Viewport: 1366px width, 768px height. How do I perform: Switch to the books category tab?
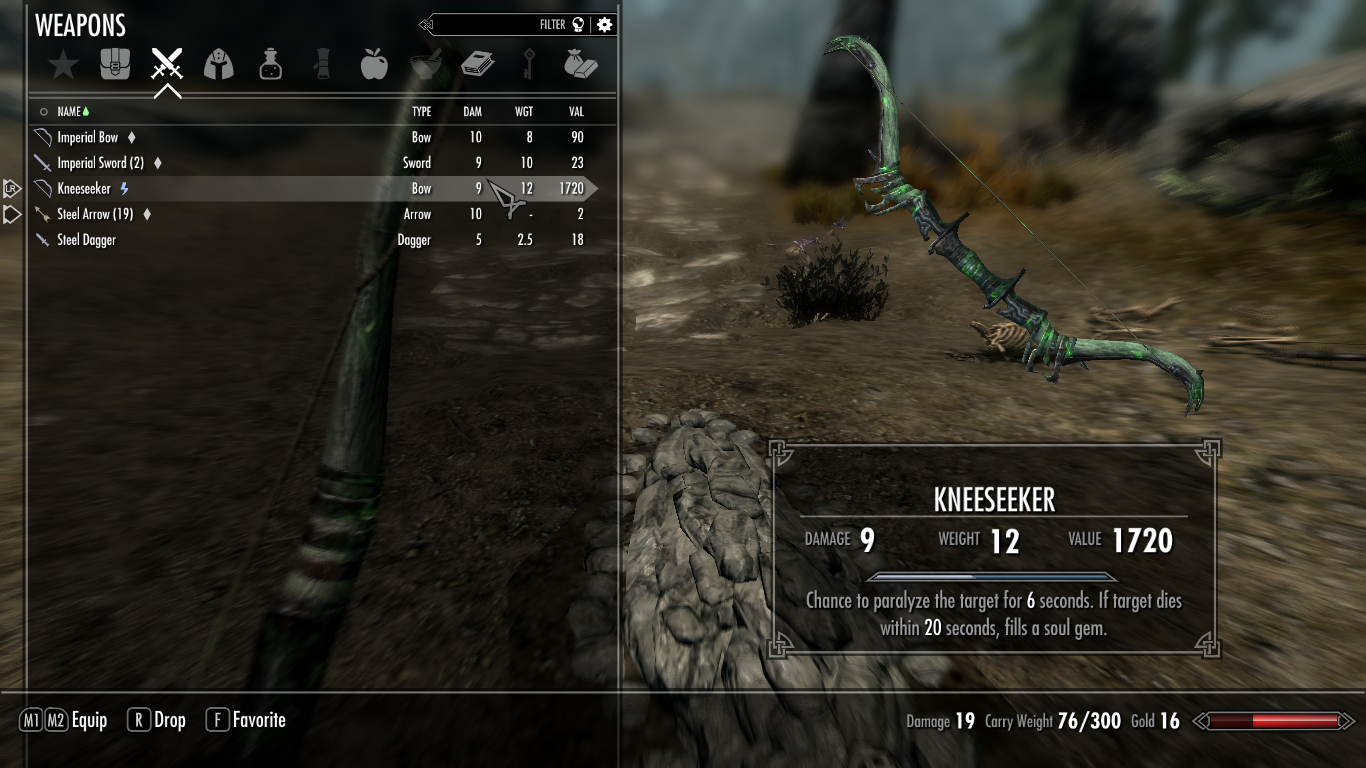[477, 65]
